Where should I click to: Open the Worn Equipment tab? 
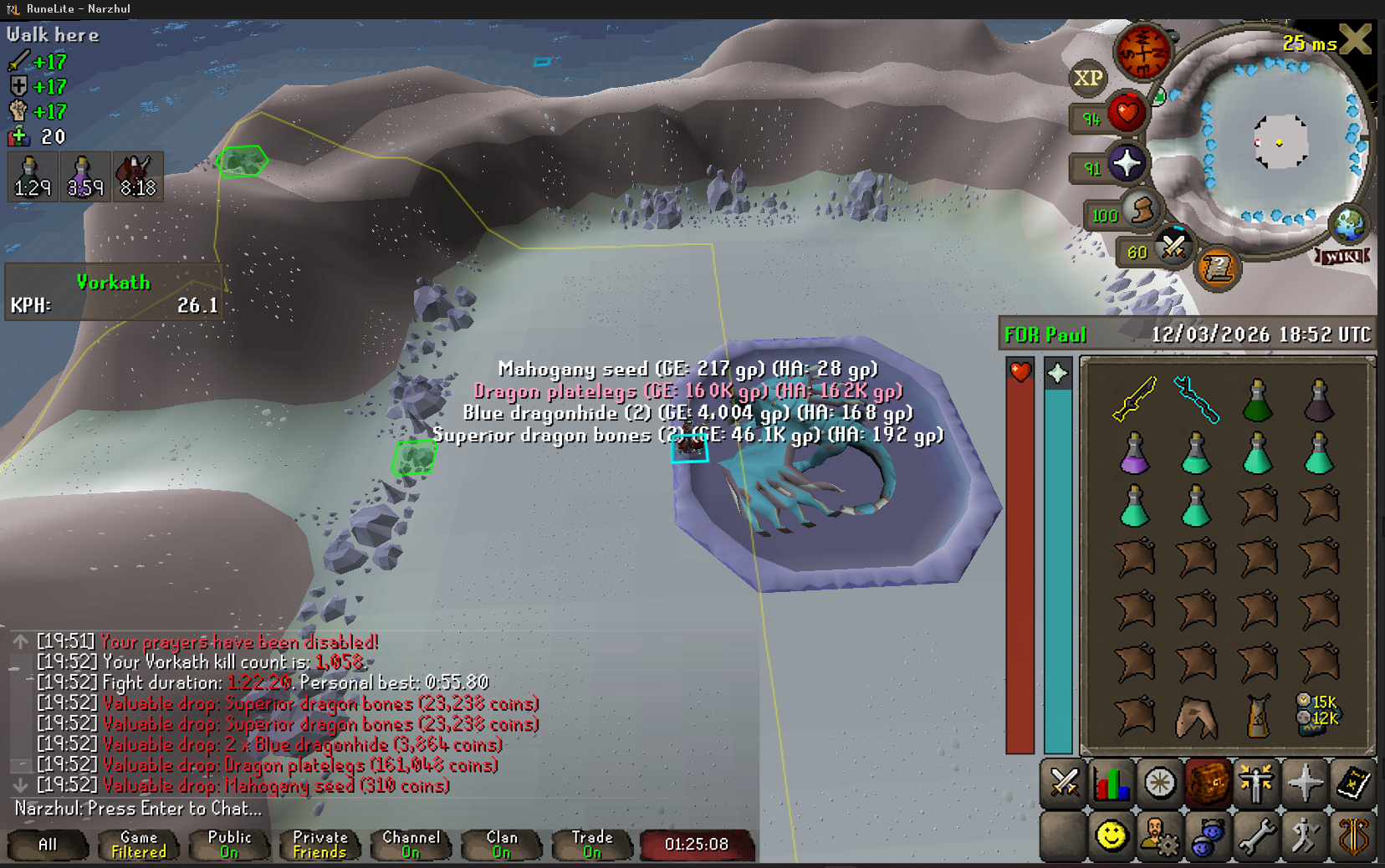tap(1256, 784)
